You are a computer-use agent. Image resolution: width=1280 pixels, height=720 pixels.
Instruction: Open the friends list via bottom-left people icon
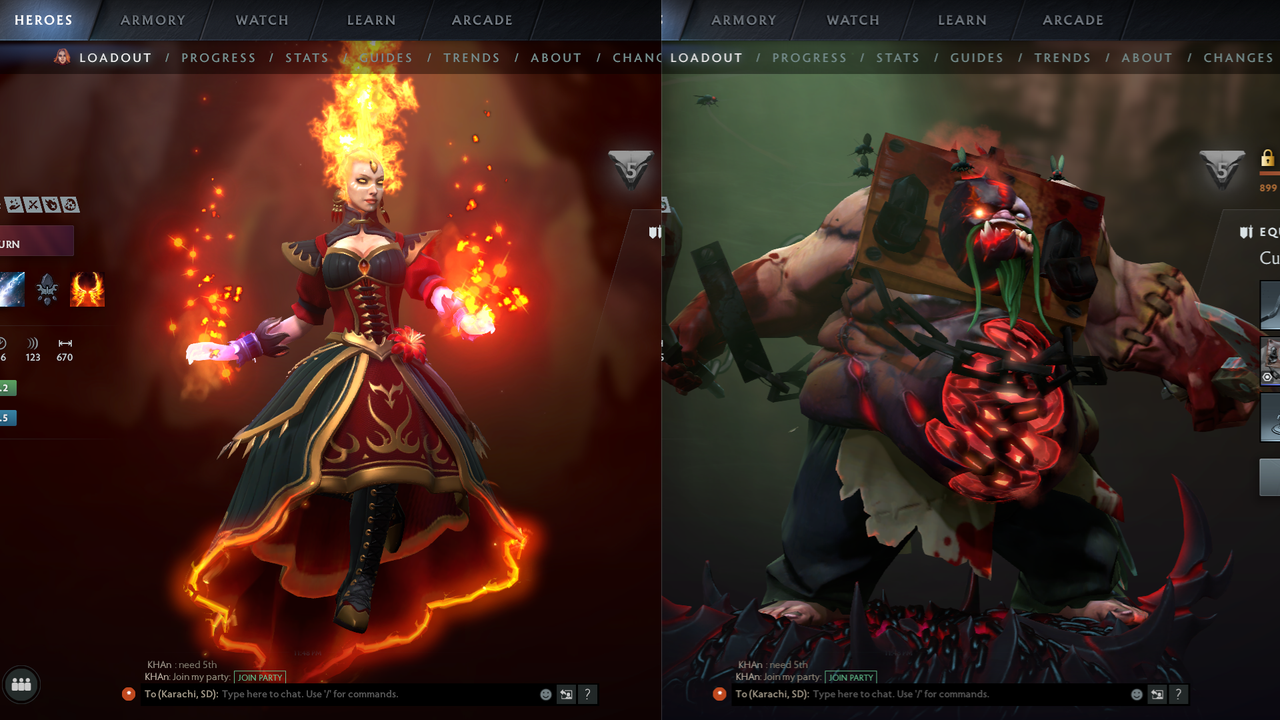20,685
